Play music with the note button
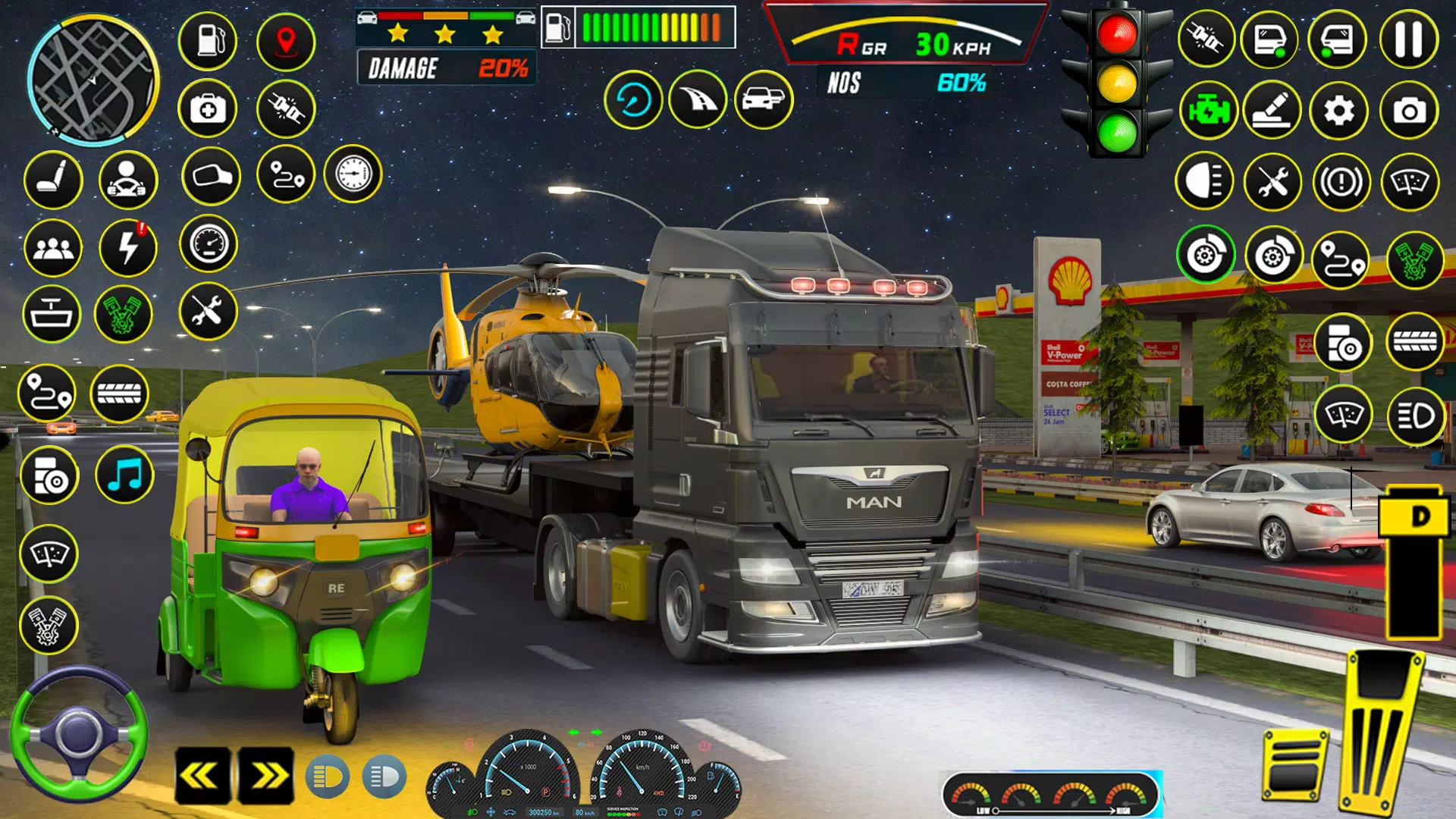This screenshot has height=819, width=1456. (x=125, y=475)
